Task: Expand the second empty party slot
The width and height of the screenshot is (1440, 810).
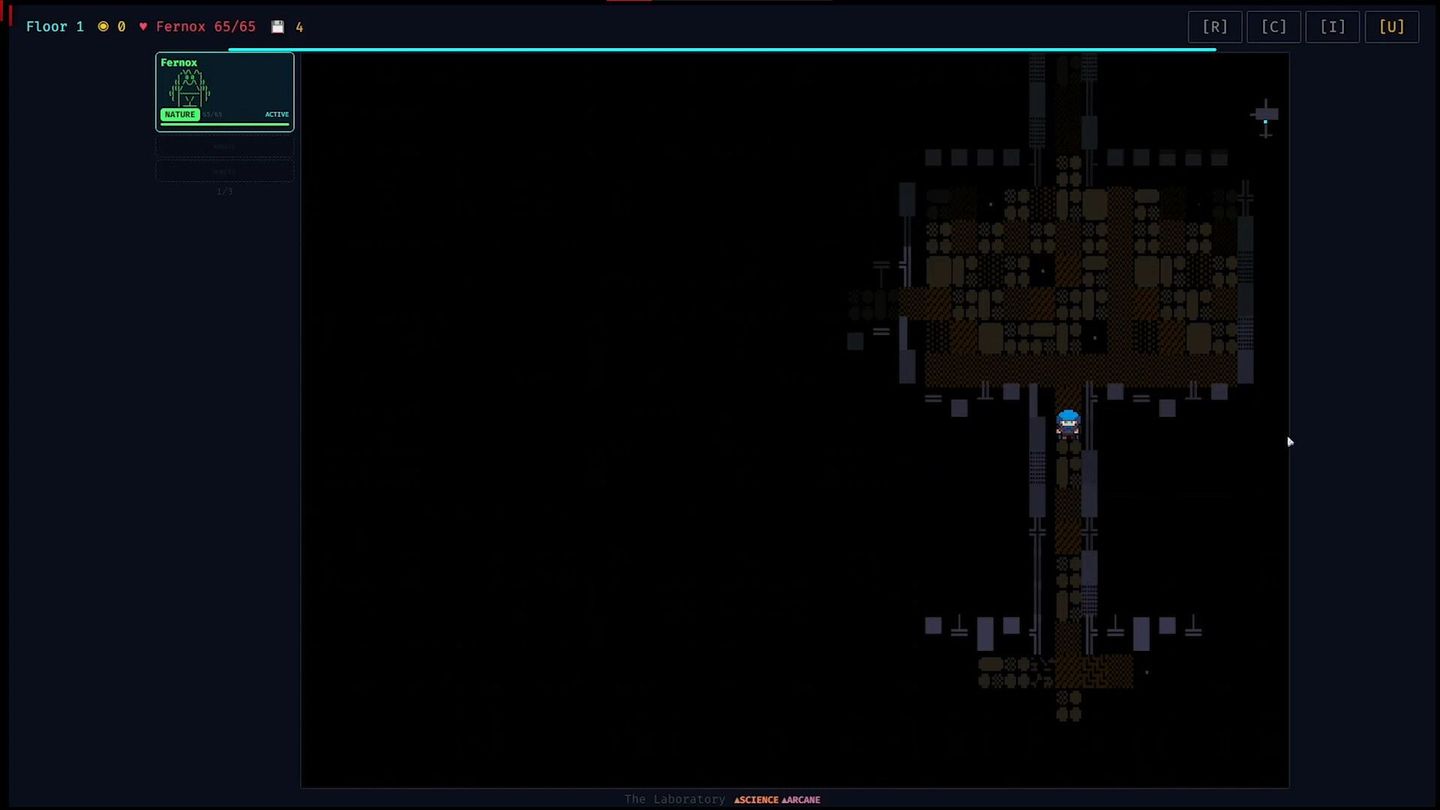Action: 224,171
